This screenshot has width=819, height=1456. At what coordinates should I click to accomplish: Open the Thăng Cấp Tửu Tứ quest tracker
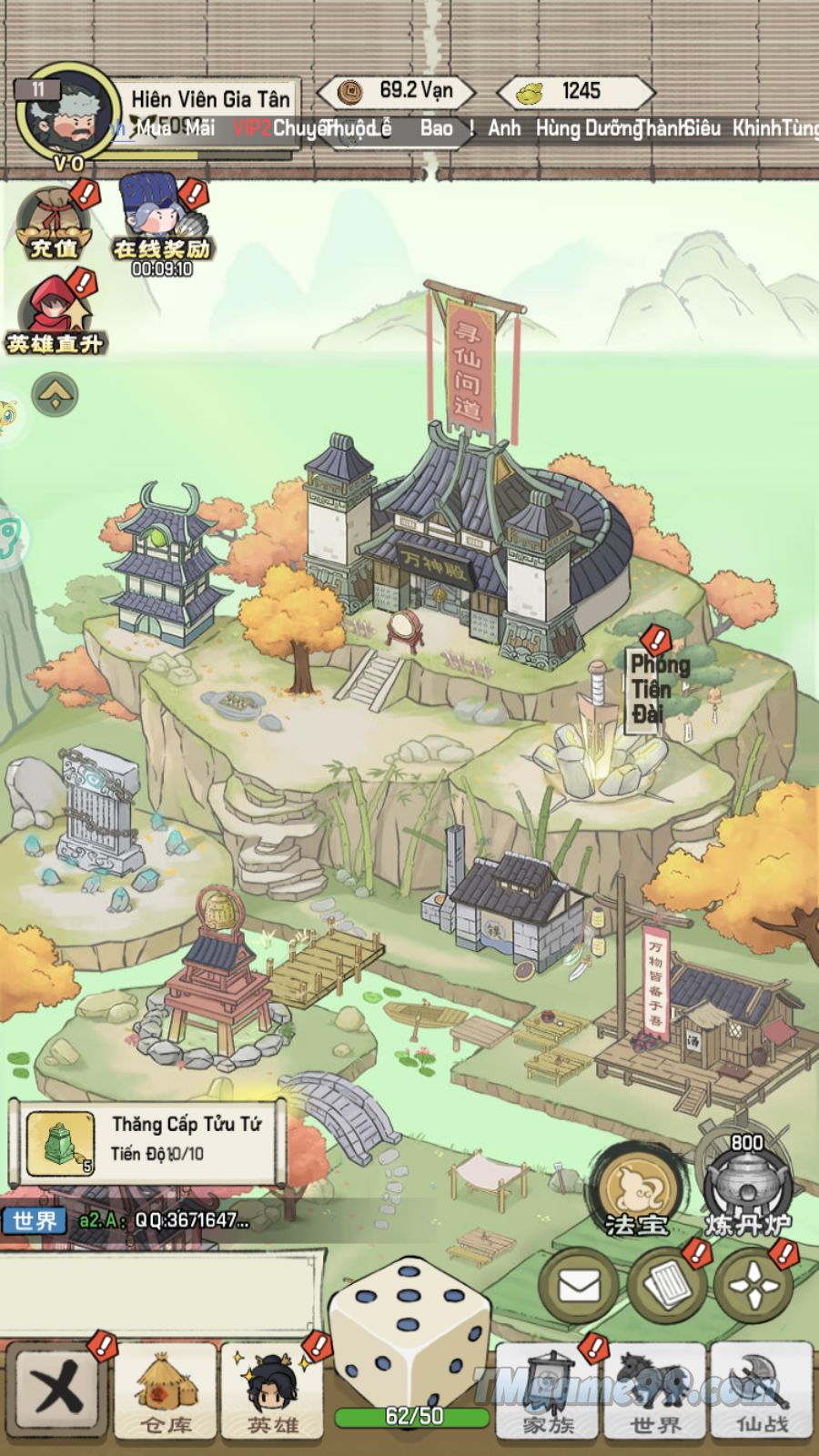tap(147, 1141)
